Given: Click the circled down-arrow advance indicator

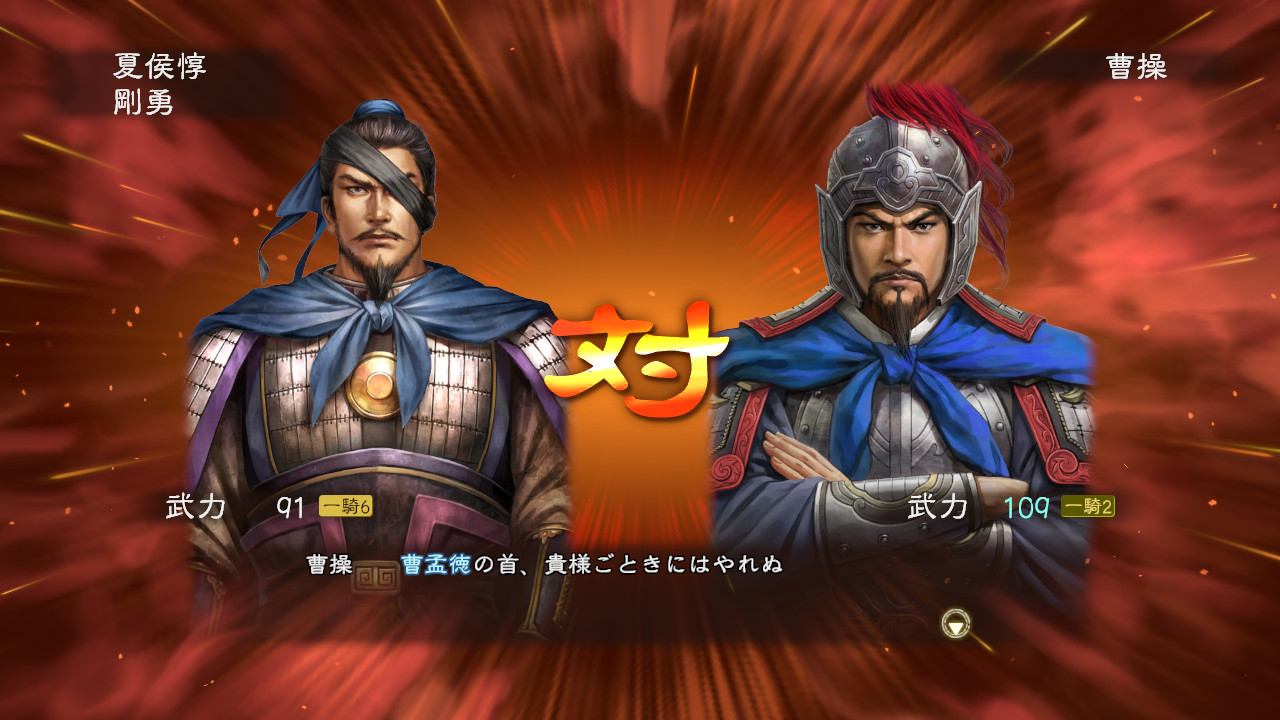Looking at the screenshot, I should point(957,622).
